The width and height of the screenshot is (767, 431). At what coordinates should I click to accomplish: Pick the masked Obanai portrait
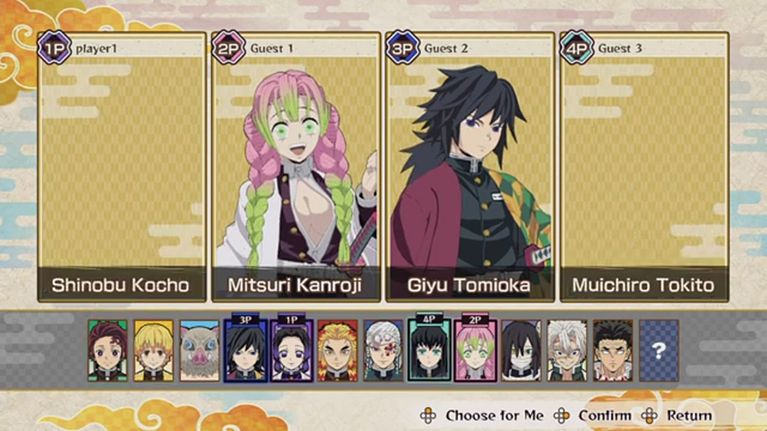pos(521,350)
